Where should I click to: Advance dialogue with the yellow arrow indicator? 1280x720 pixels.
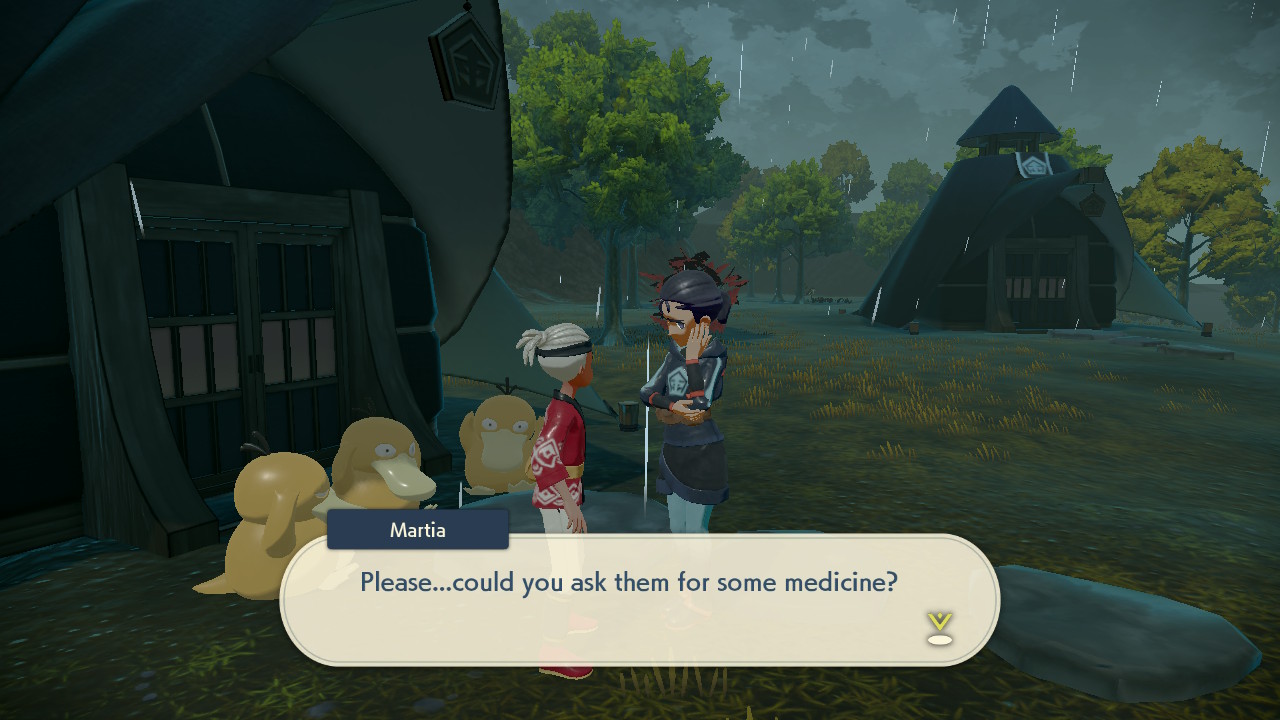coord(939,627)
